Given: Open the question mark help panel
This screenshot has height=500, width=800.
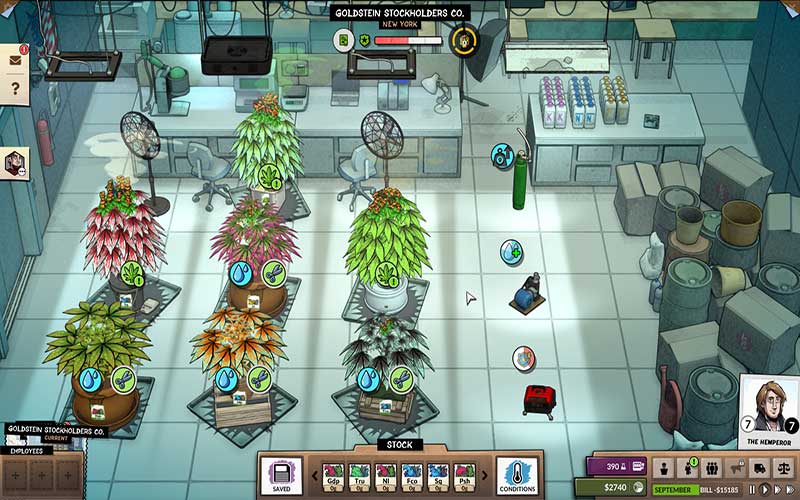Looking at the screenshot, I should (16, 90).
